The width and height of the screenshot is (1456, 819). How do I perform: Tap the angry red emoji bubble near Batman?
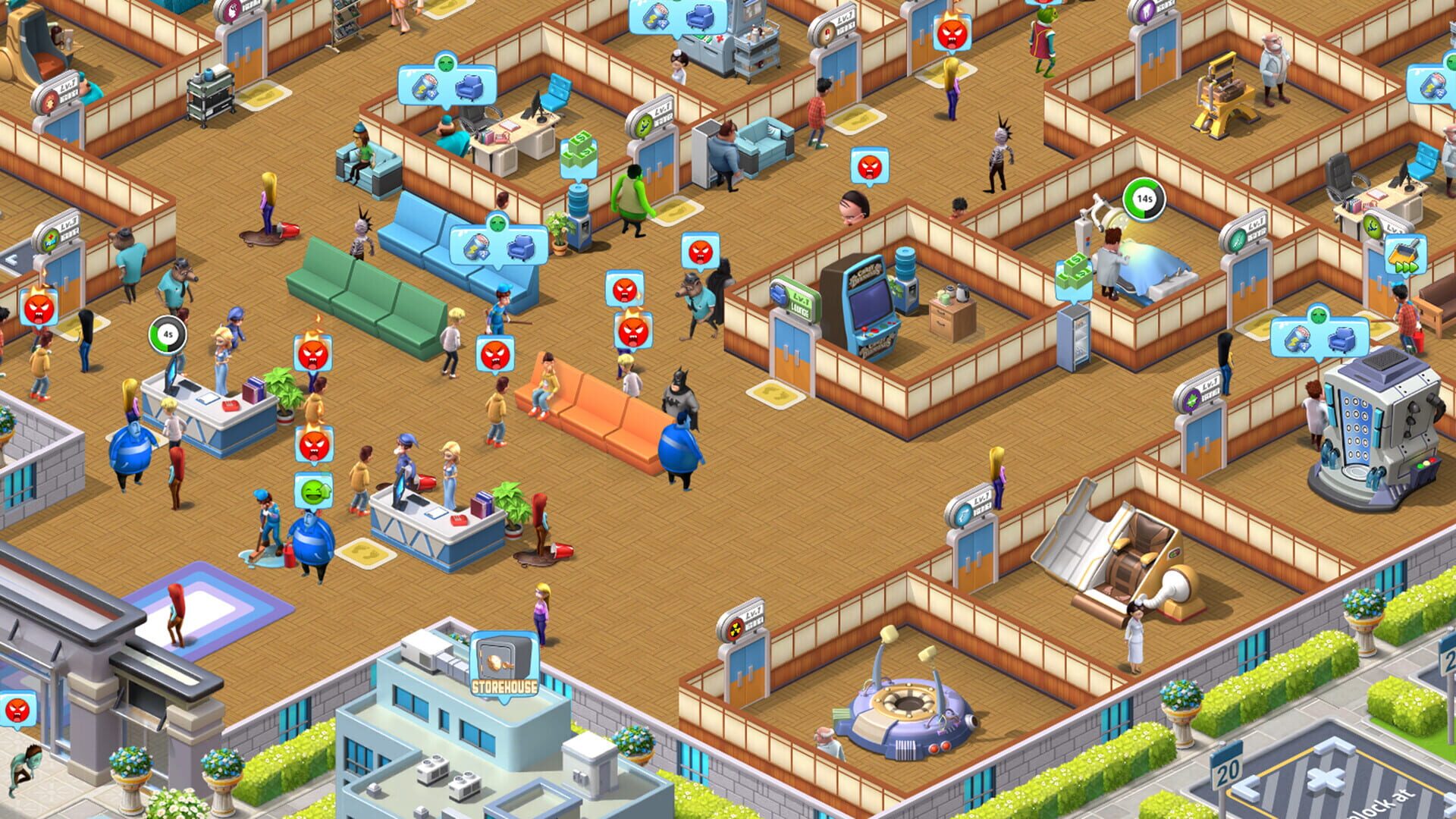click(x=702, y=250)
